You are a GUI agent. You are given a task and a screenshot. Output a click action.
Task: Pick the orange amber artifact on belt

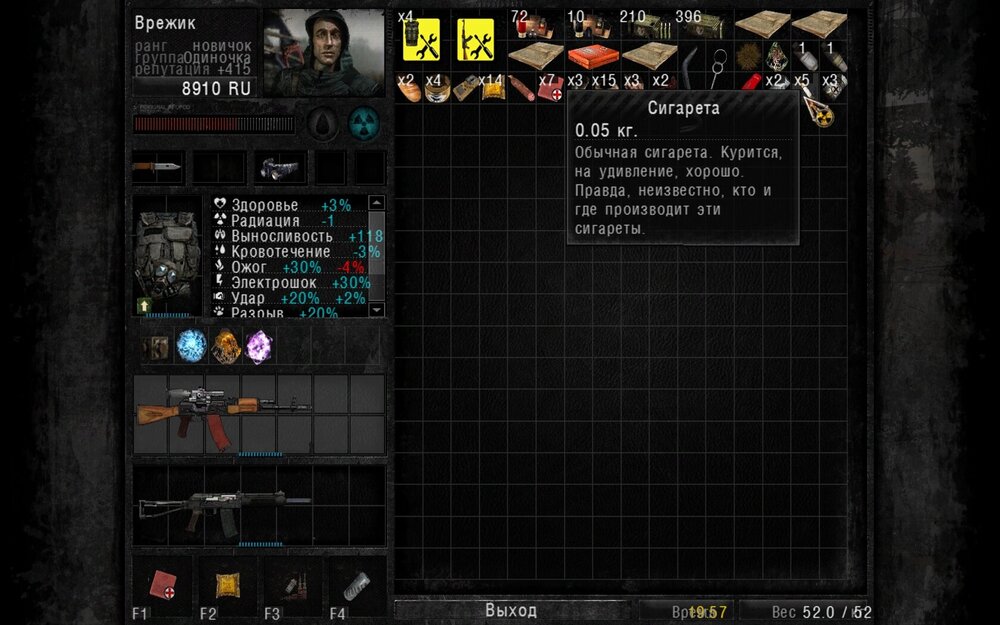coord(225,346)
